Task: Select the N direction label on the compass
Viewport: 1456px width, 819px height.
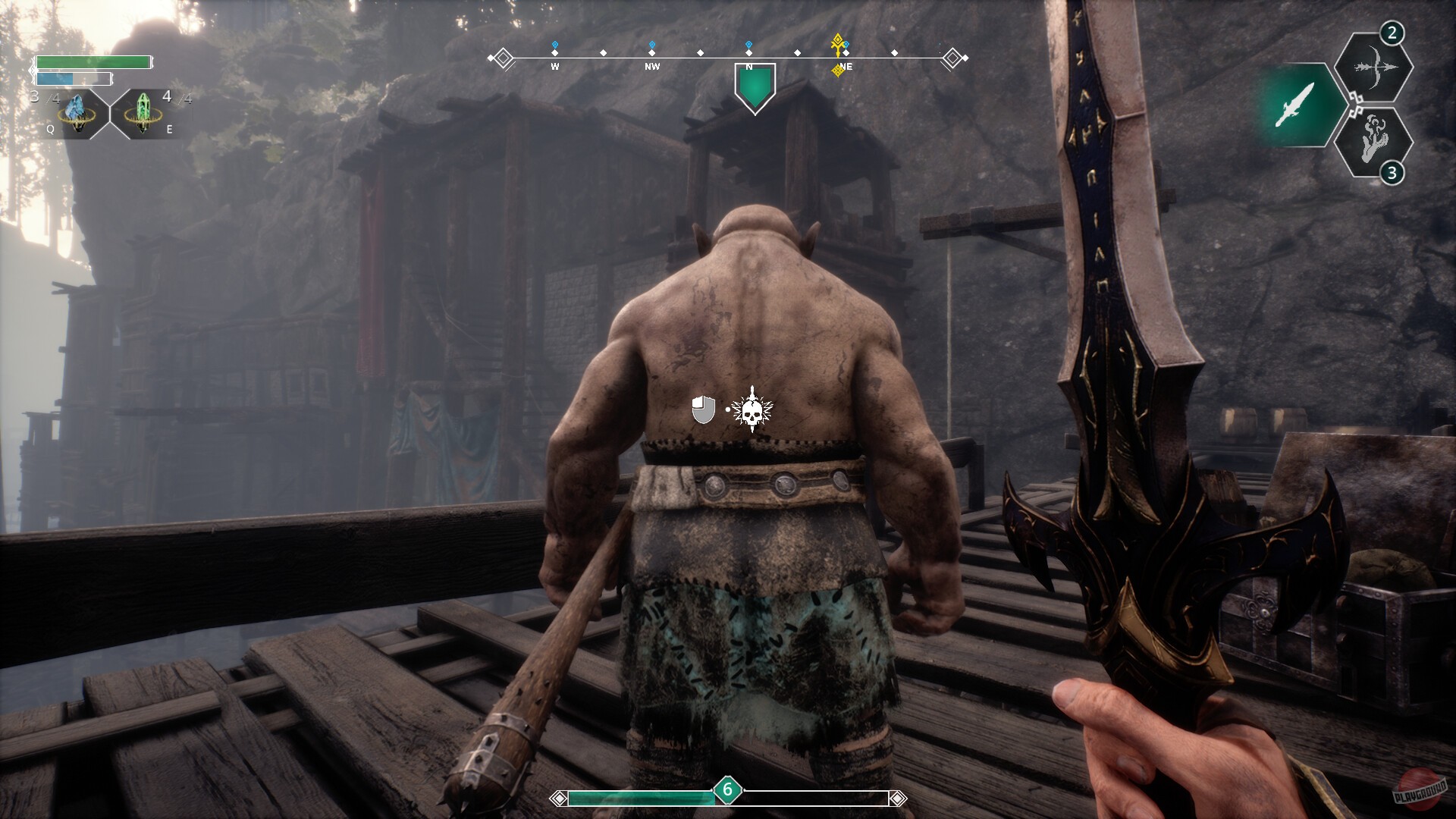Action: tap(748, 67)
